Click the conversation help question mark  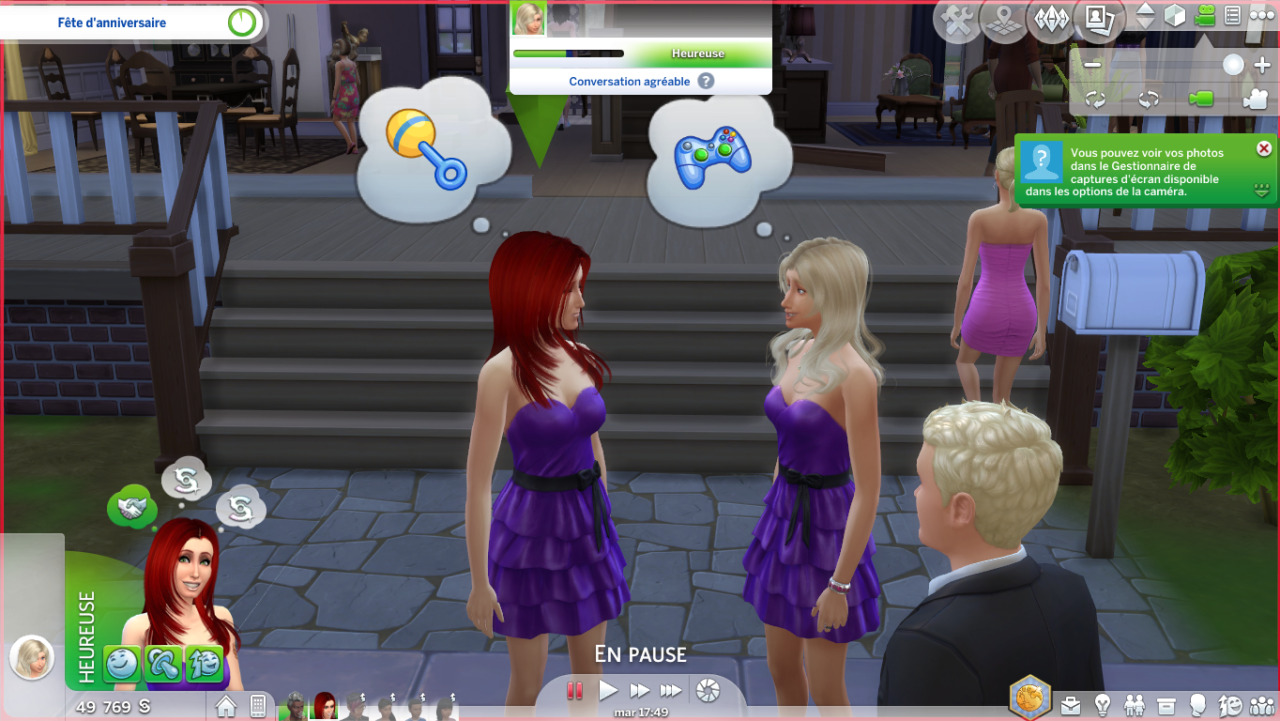(x=706, y=81)
